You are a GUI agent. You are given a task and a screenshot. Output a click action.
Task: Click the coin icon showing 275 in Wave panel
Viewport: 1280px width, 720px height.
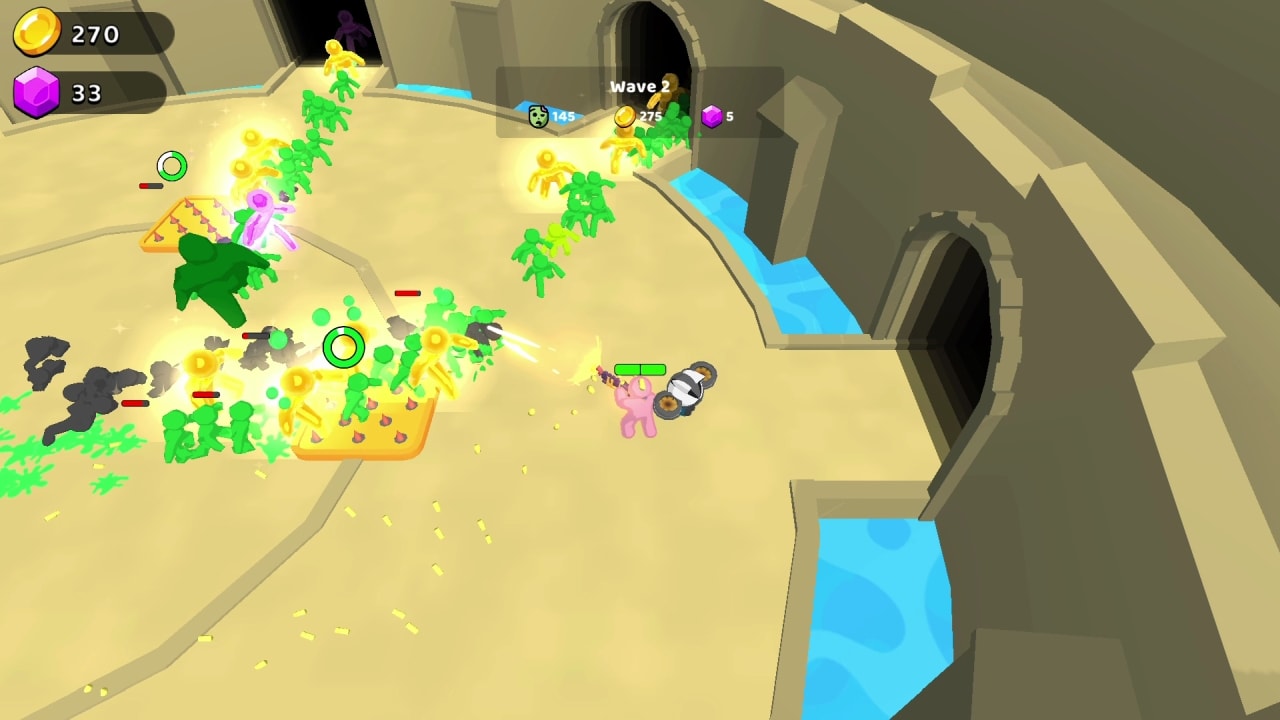click(625, 115)
